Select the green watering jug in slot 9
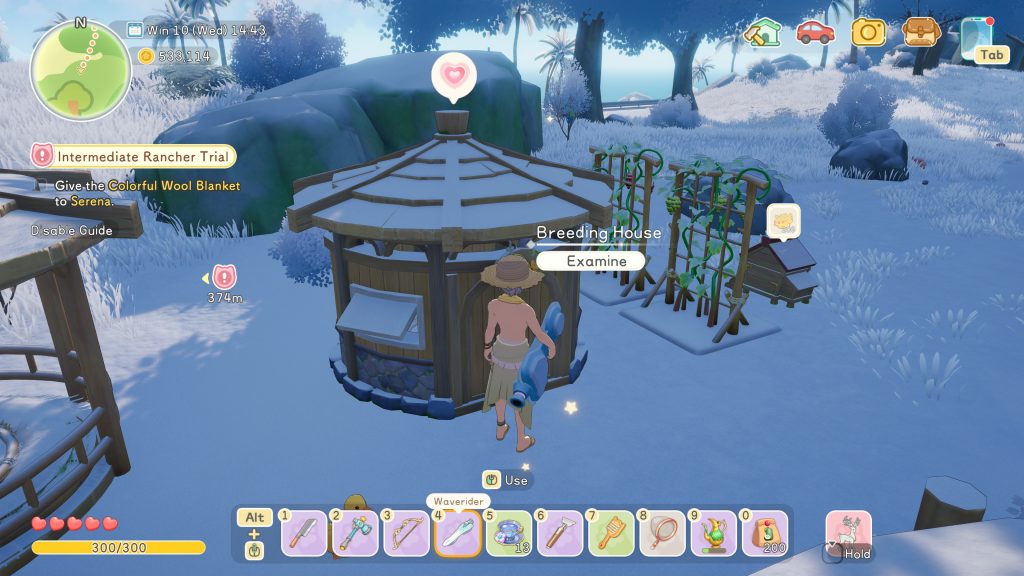The width and height of the screenshot is (1024, 576). (x=713, y=534)
